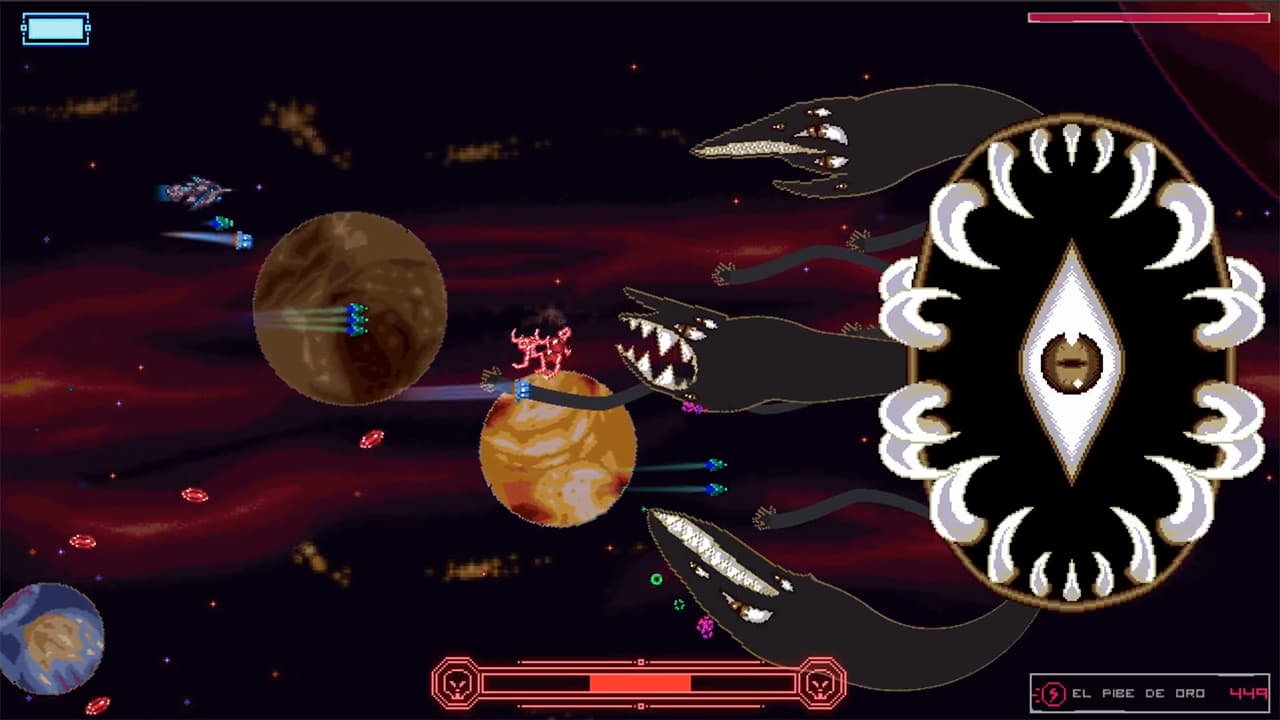Click the blue planet in the bottom-left corner

pyautogui.click(x=52, y=630)
